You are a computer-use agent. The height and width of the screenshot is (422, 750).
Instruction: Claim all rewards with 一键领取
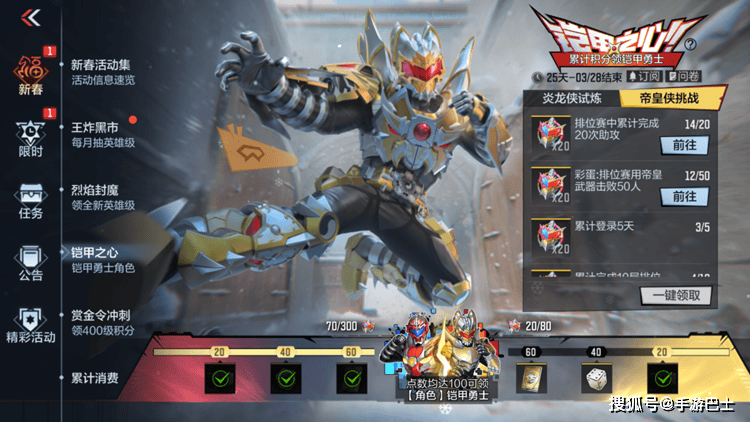coord(677,295)
